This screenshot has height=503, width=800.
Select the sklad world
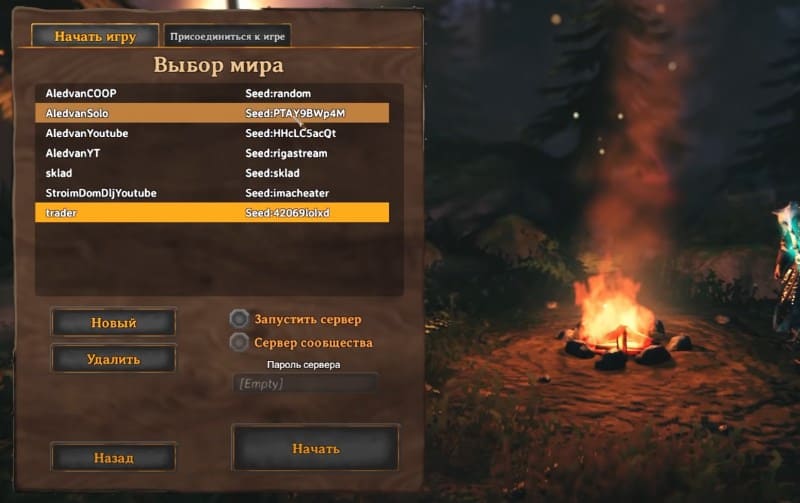pos(211,173)
